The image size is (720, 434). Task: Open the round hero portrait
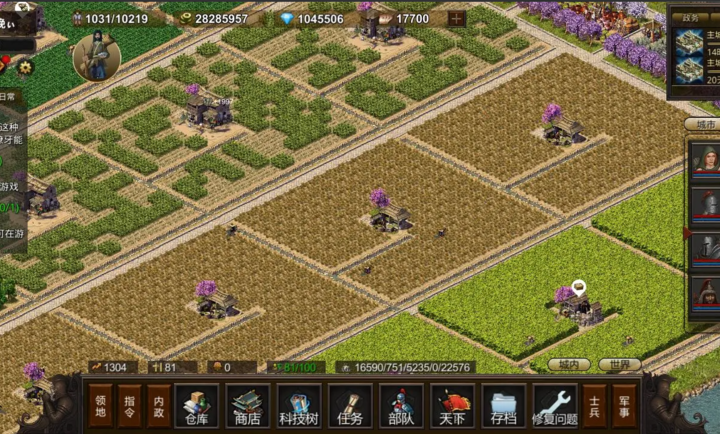pos(97,57)
